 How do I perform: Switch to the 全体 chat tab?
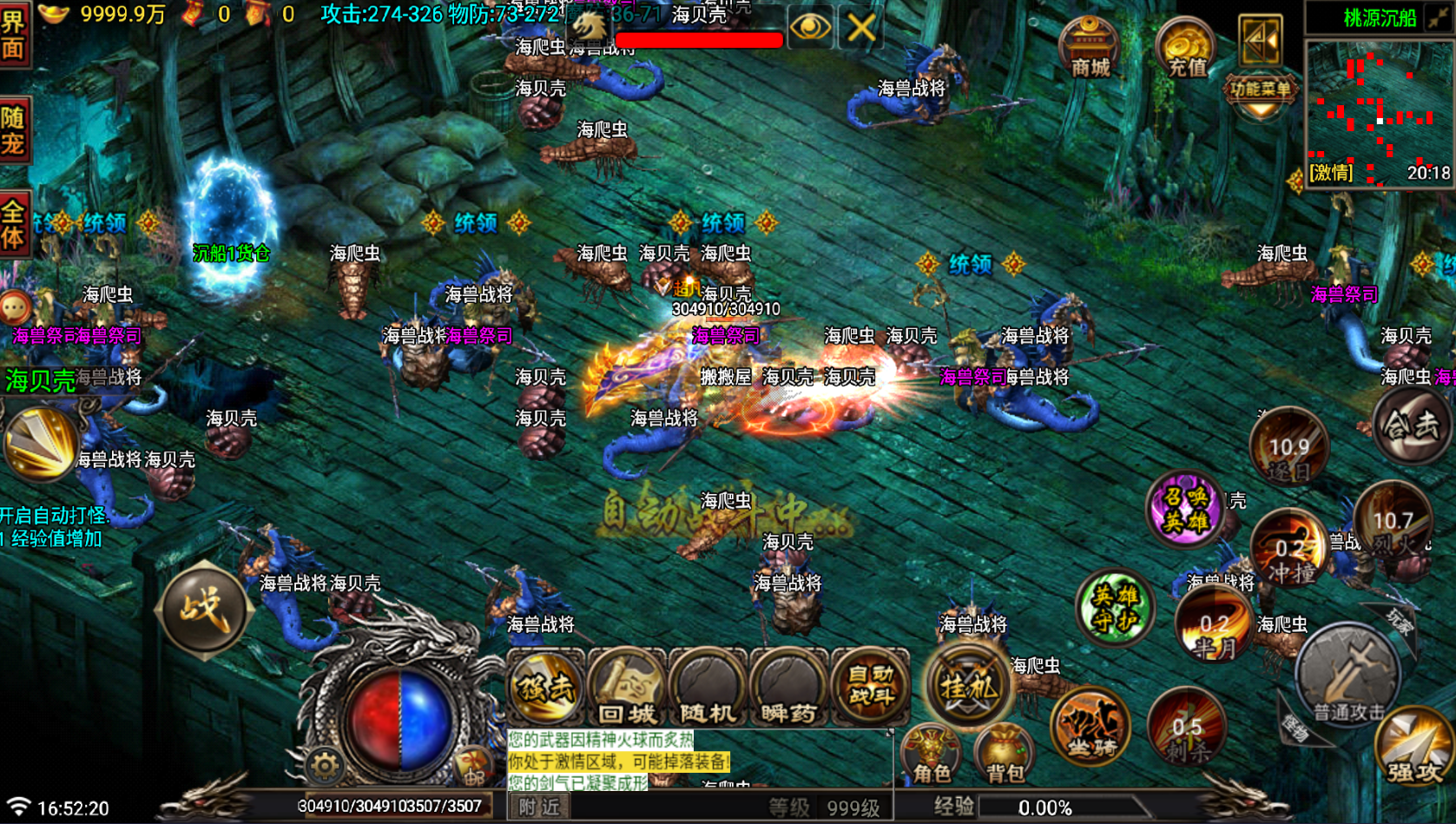click(x=16, y=221)
